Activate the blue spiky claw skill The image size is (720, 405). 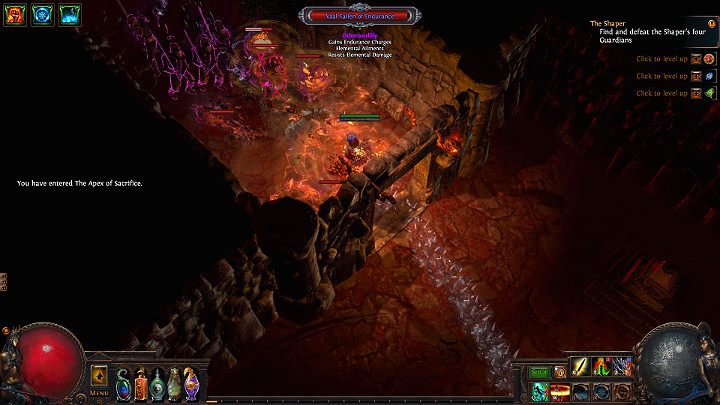point(623,367)
